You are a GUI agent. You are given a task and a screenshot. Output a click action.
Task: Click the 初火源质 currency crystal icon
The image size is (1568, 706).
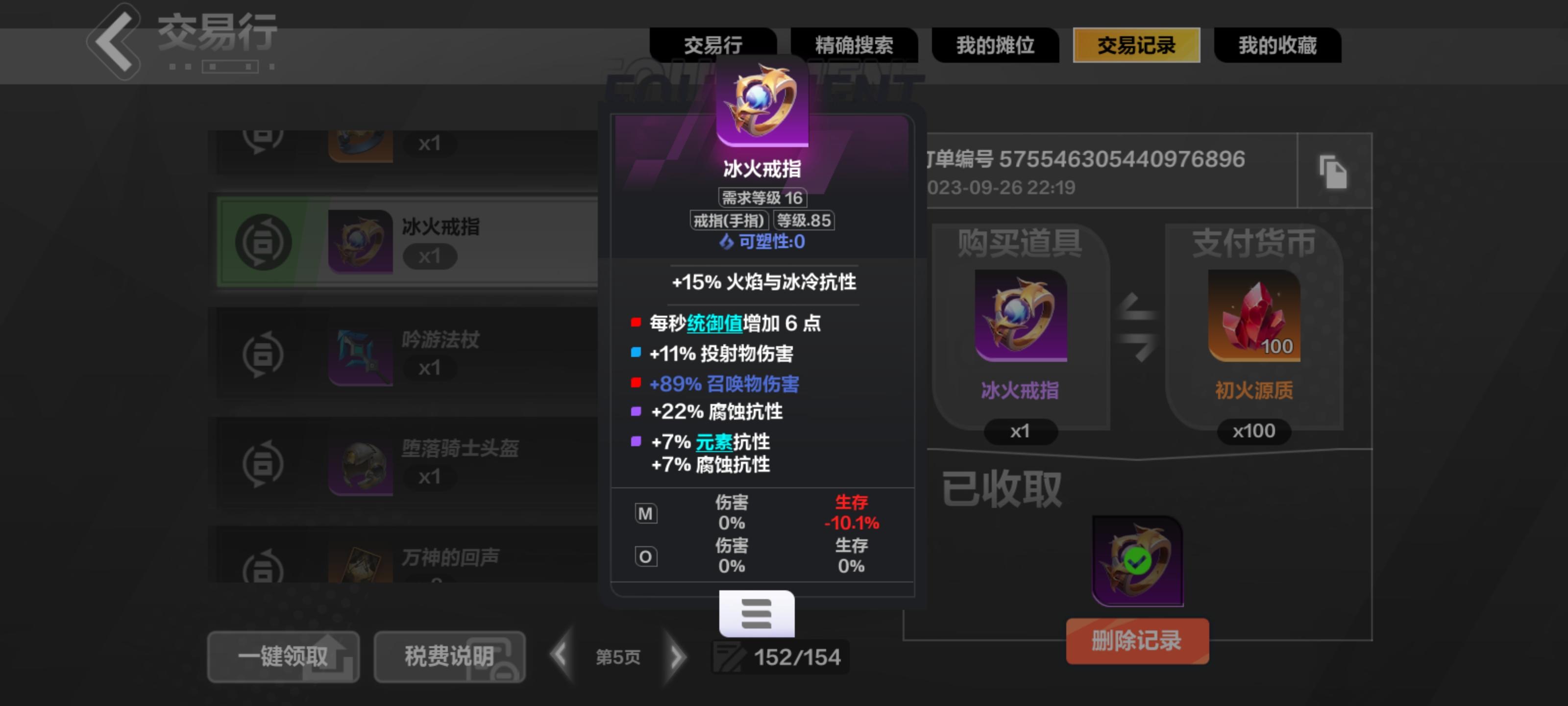click(x=1253, y=316)
